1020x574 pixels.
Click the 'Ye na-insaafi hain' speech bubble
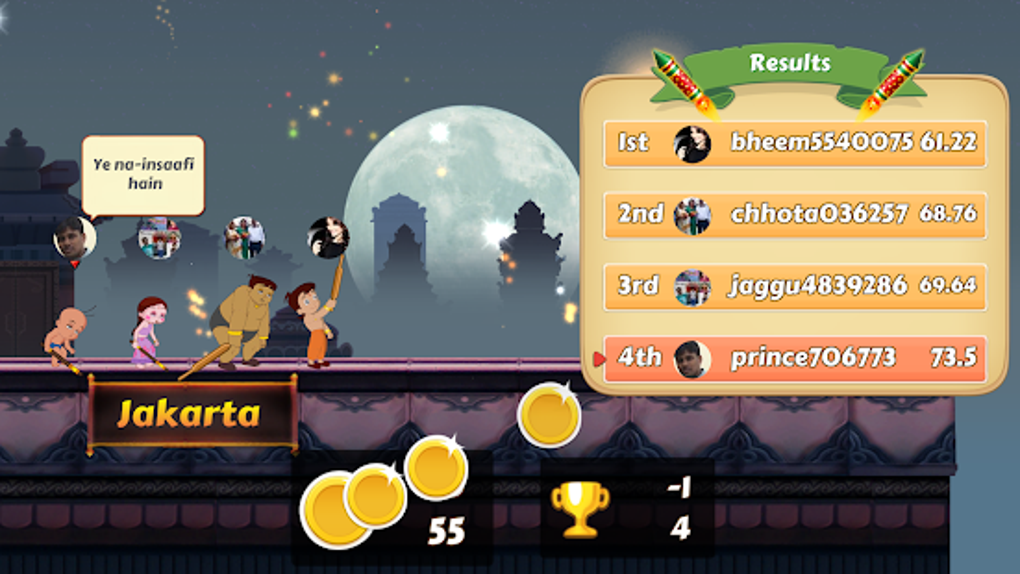[x=144, y=176]
